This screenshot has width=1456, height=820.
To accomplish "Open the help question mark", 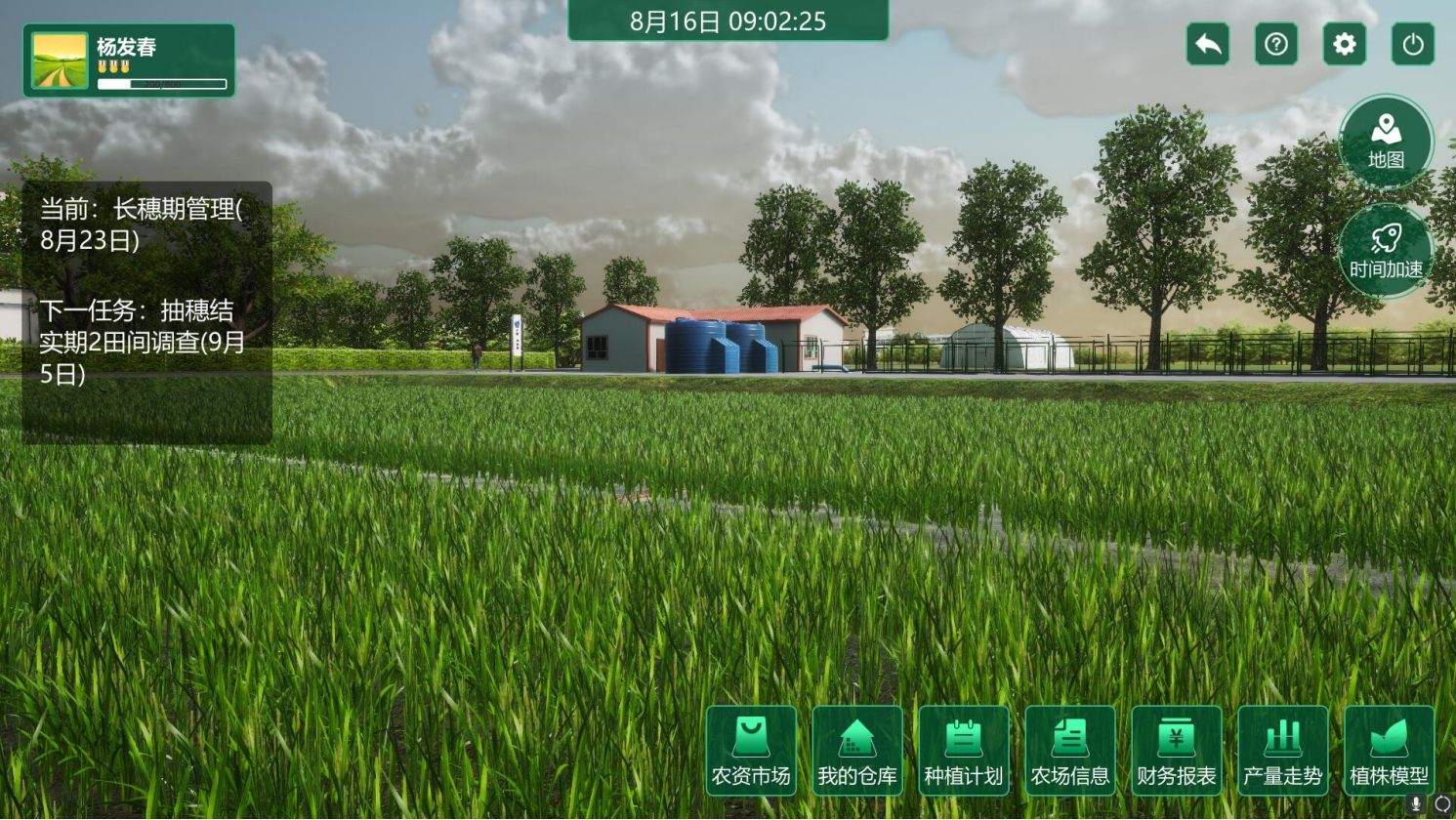I will (x=1276, y=44).
